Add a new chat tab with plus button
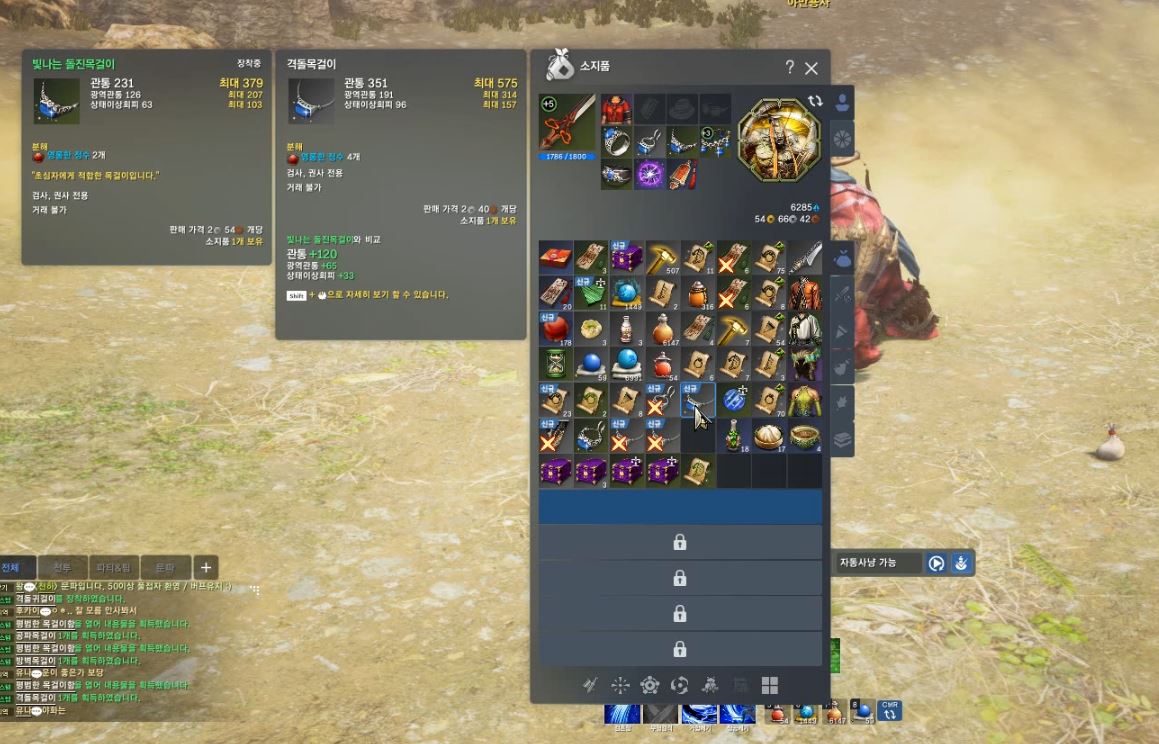1159x744 pixels. (x=205, y=567)
